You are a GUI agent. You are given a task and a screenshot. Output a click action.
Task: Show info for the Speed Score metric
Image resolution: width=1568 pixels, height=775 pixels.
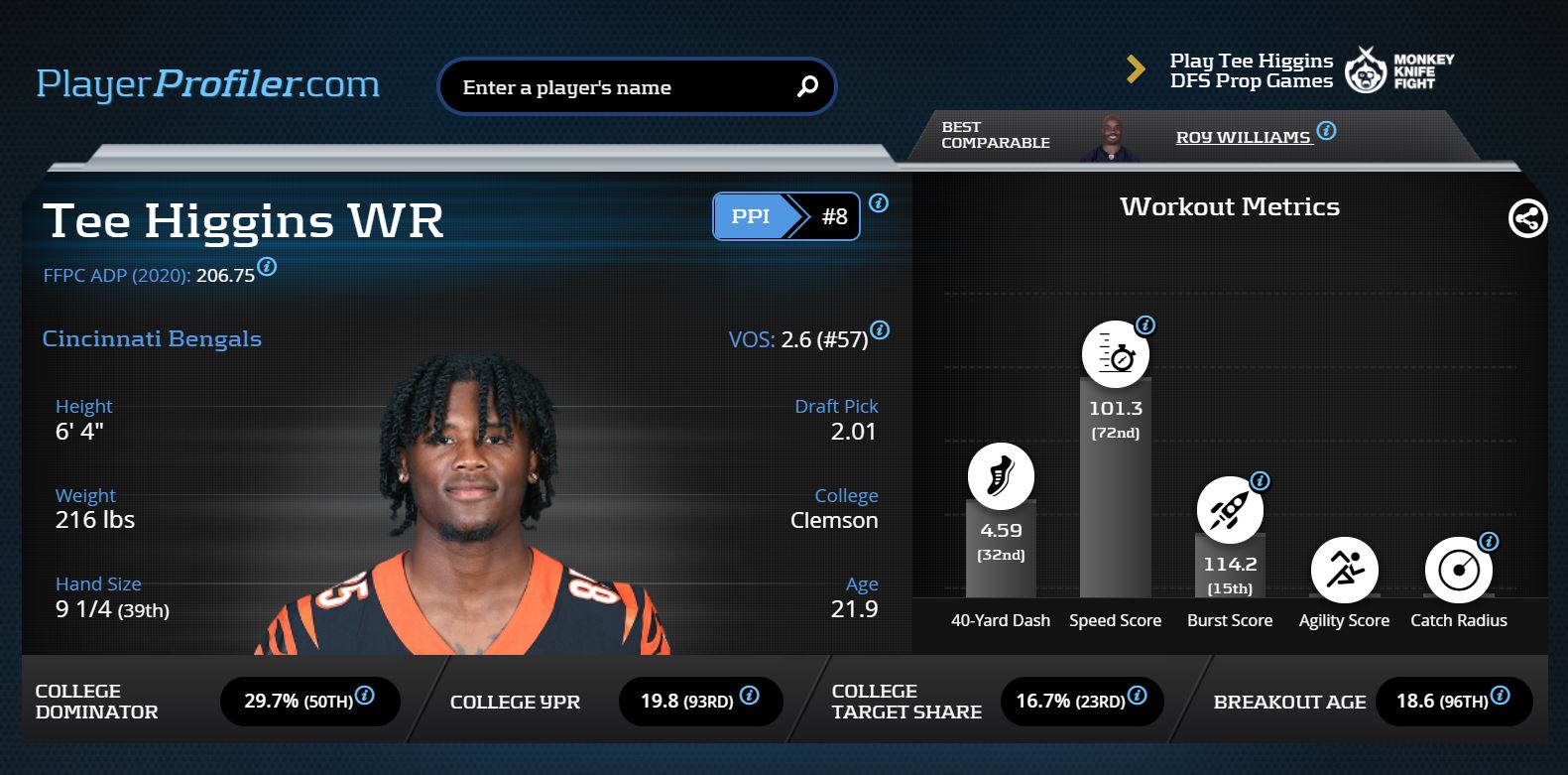pyautogui.click(x=1146, y=325)
